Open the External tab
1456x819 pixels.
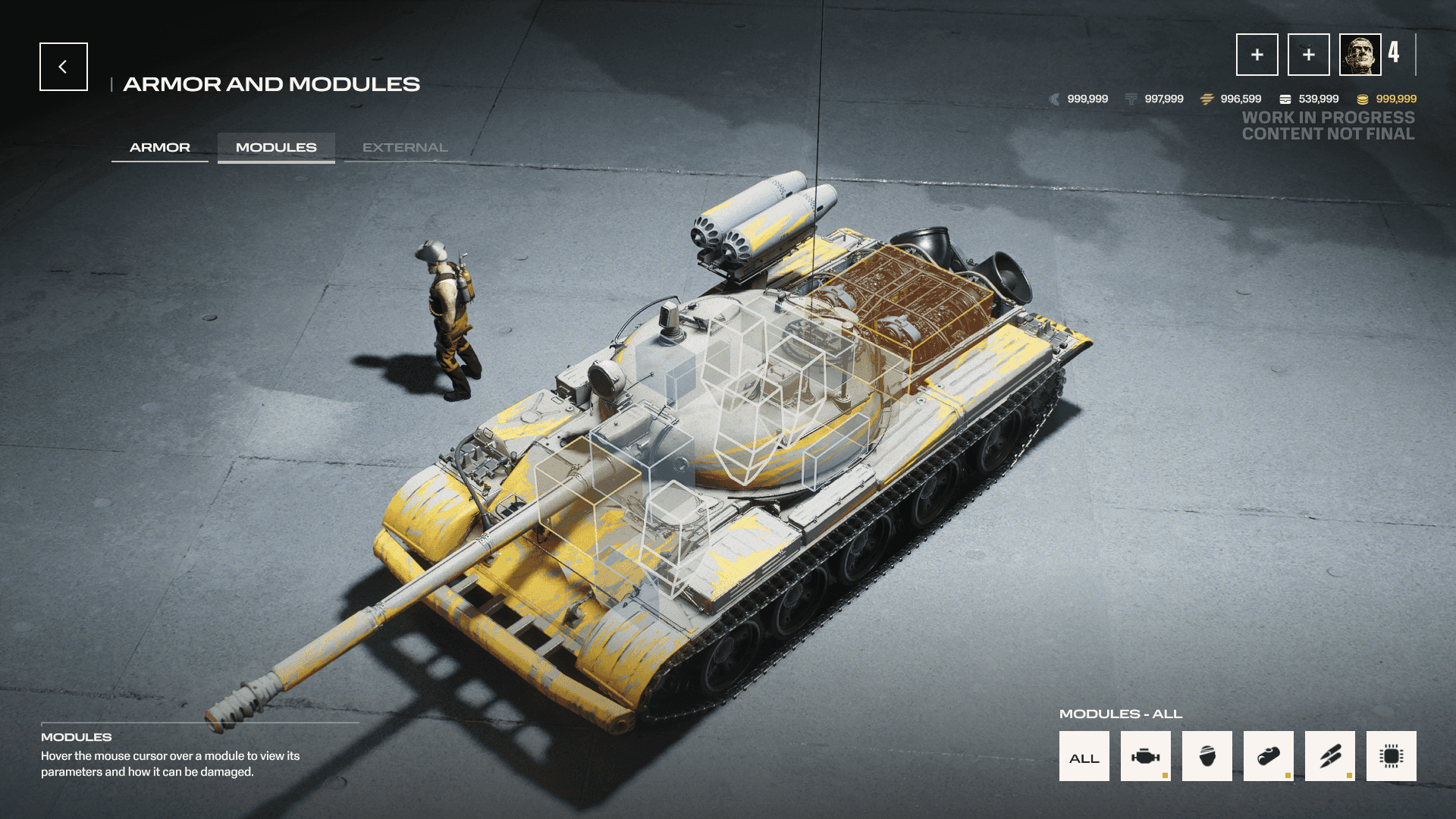pyautogui.click(x=405, y=147)
